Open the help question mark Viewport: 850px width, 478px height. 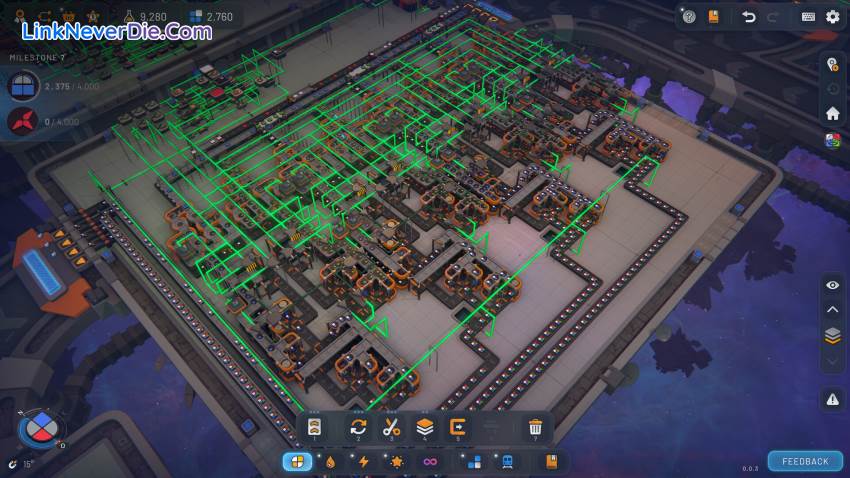(688, 16)
